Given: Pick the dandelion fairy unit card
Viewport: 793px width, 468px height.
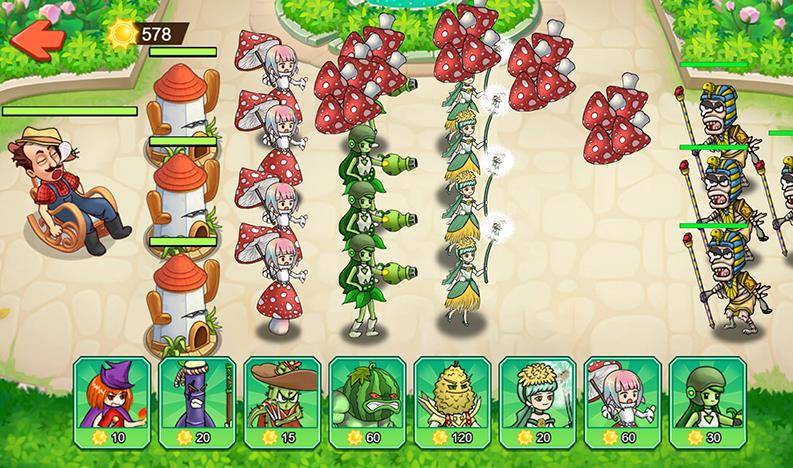Looking at the screenshot, I should [538, 402].
